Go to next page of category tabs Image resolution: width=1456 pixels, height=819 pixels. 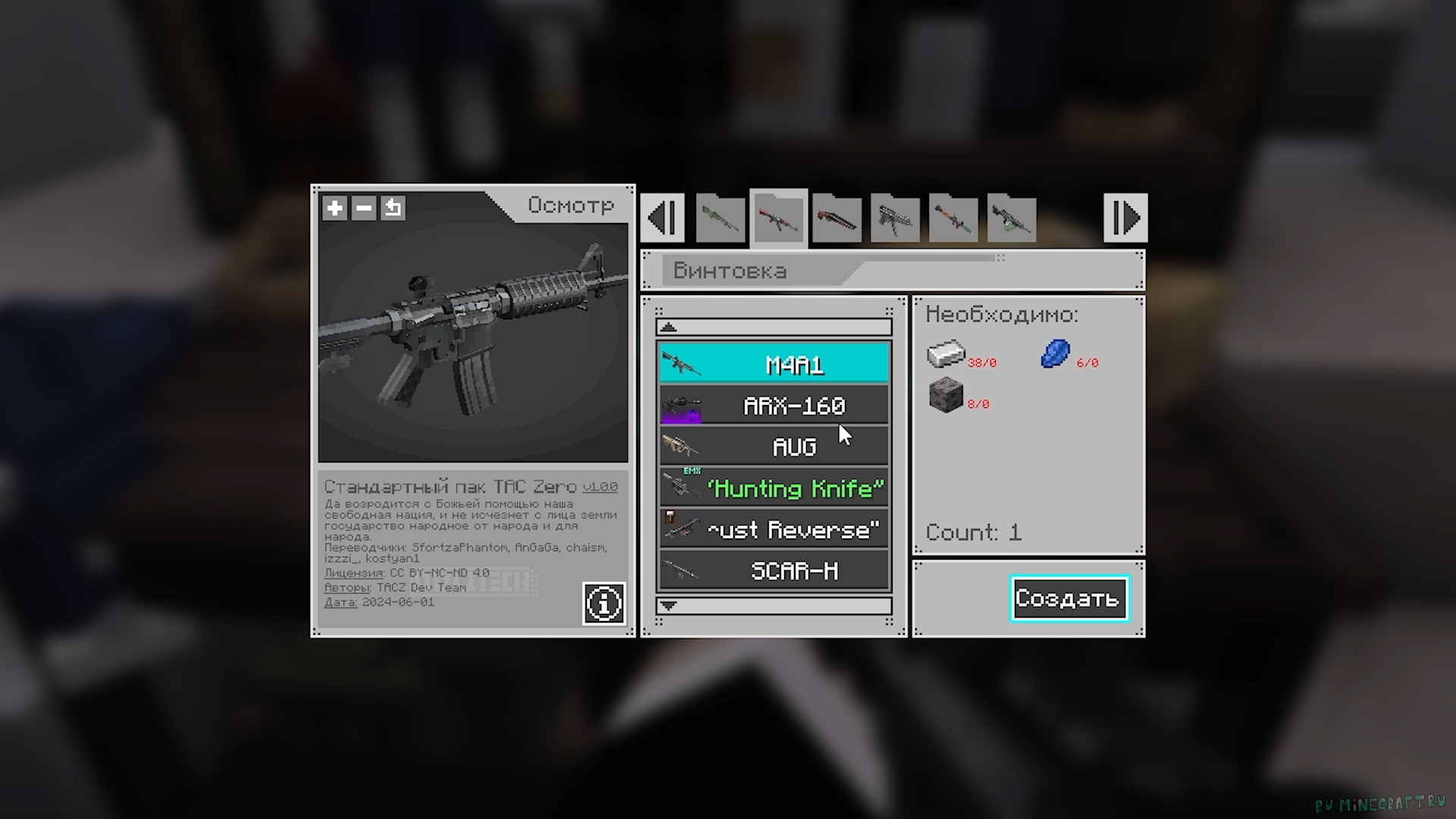click(1125, 218)
